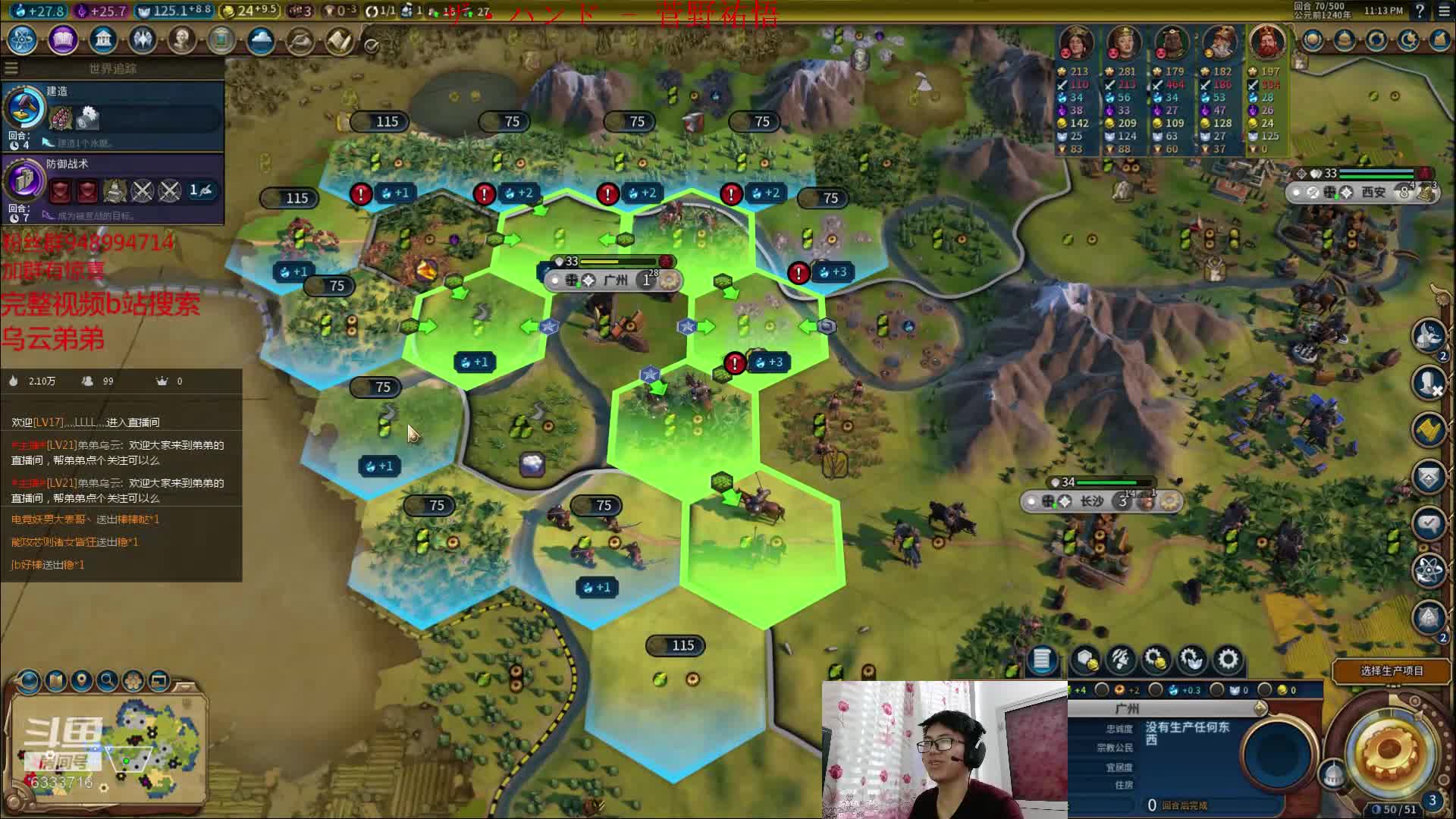Select the 防御战术 civic entry
The height and width of the screenshot is (819, 1456).
(114, 187)
